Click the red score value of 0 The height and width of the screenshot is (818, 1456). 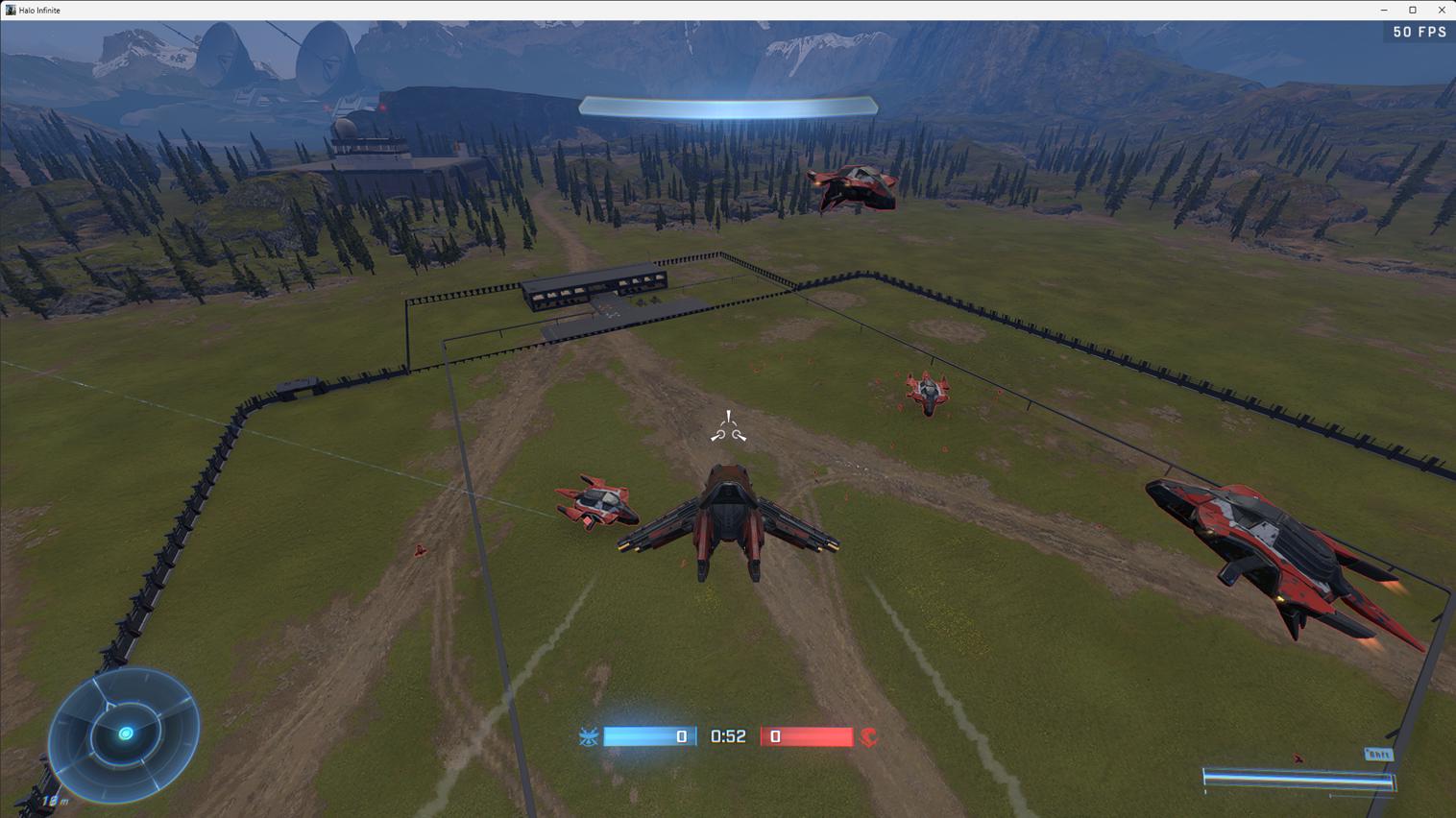(774, 736)
